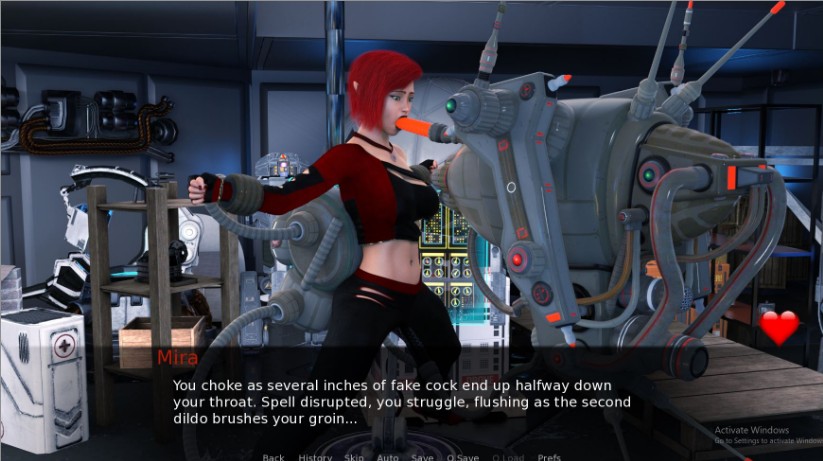Screen dimensions: 823x461
Task: Turn on Auto advance mode
Action: coord(387,457)
